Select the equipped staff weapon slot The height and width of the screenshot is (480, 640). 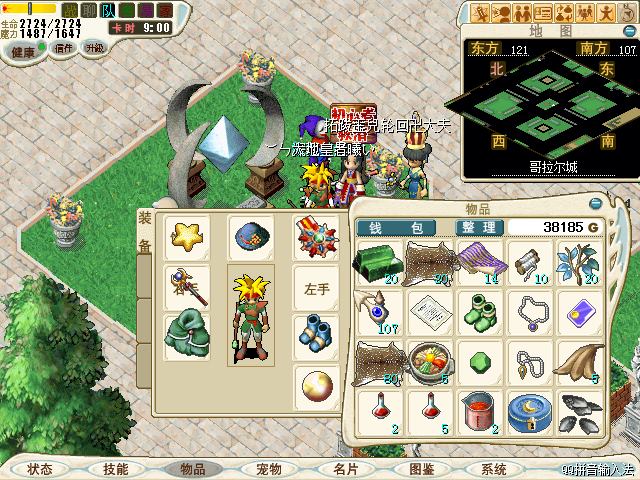(x=186, y=286)
